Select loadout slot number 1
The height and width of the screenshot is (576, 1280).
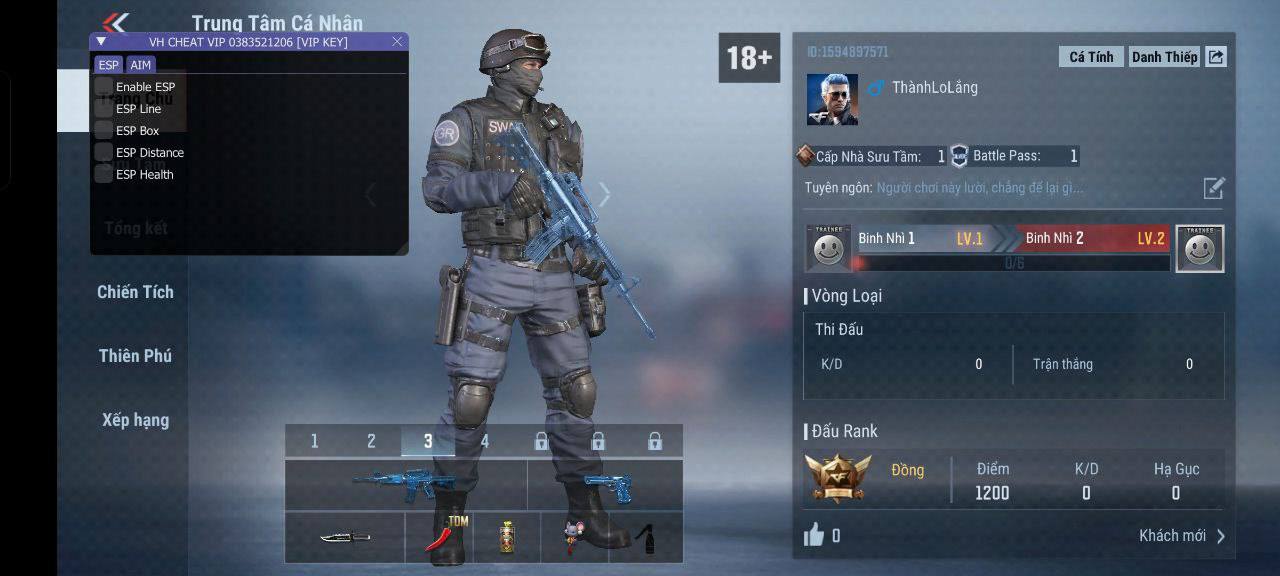314,441
